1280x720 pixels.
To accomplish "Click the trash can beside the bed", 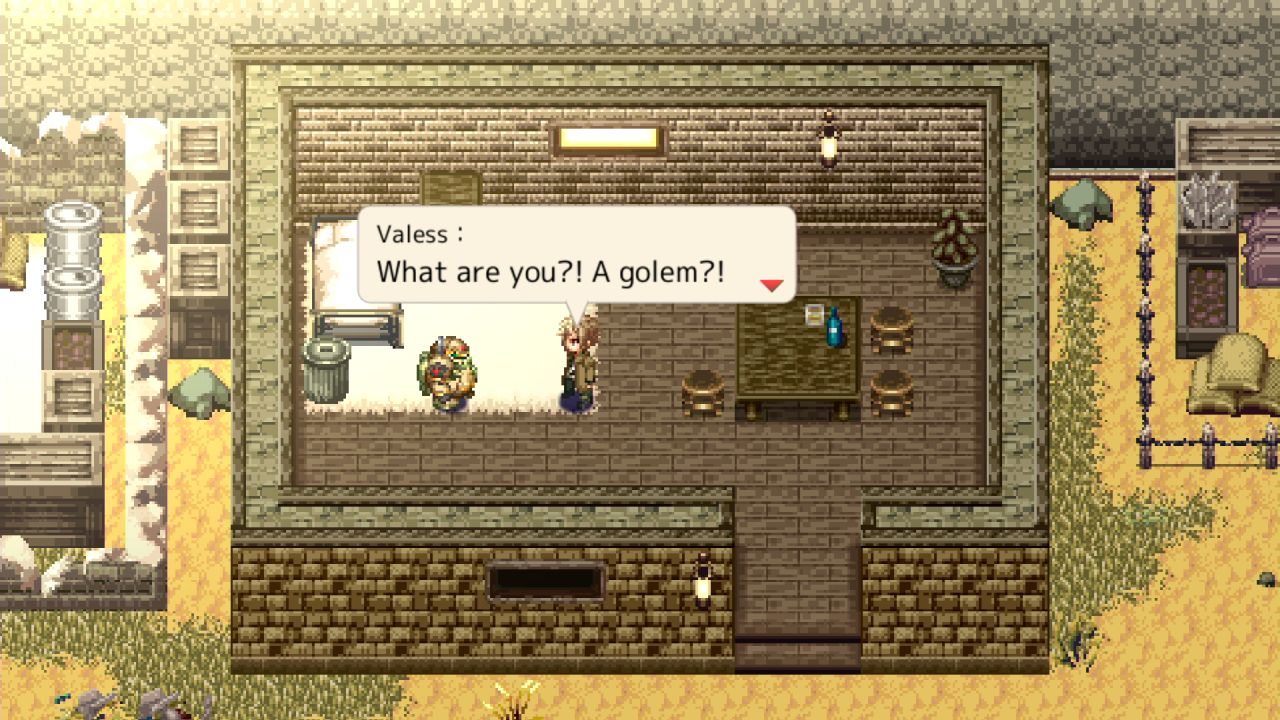I will tap(325, 370).
